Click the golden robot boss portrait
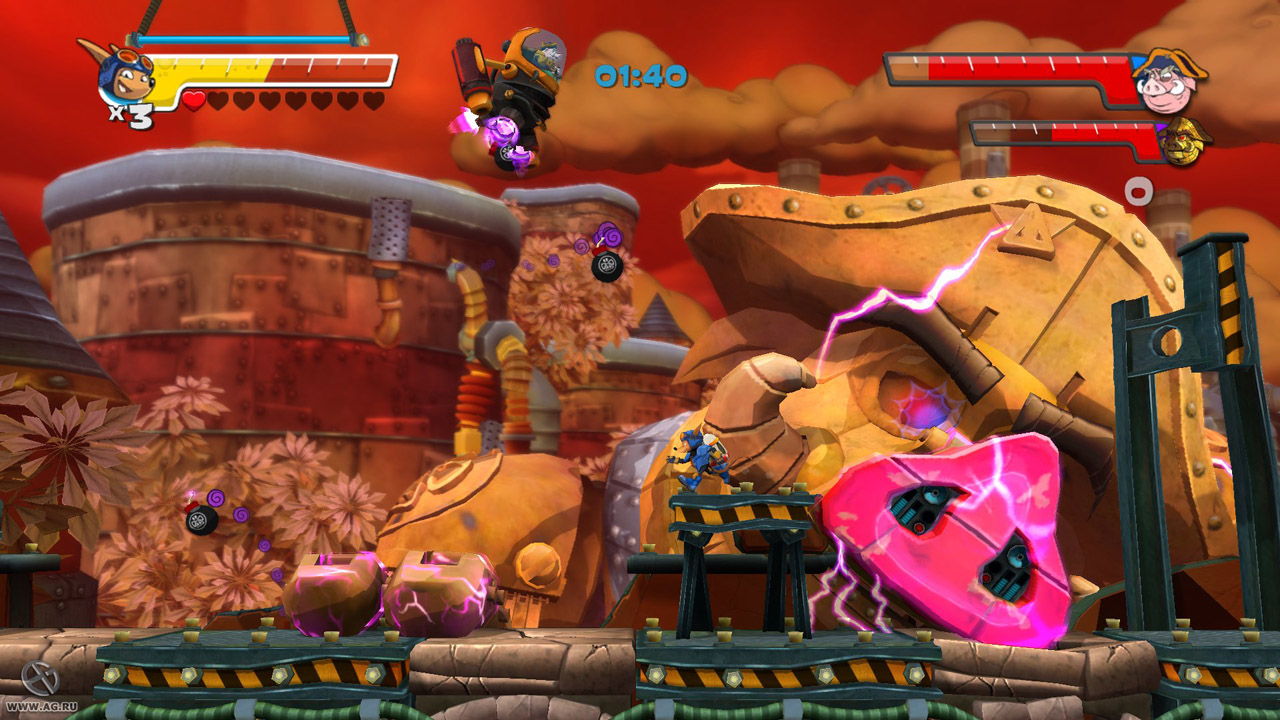Viewport: 1280px width, 720px height. [1185, 141]
